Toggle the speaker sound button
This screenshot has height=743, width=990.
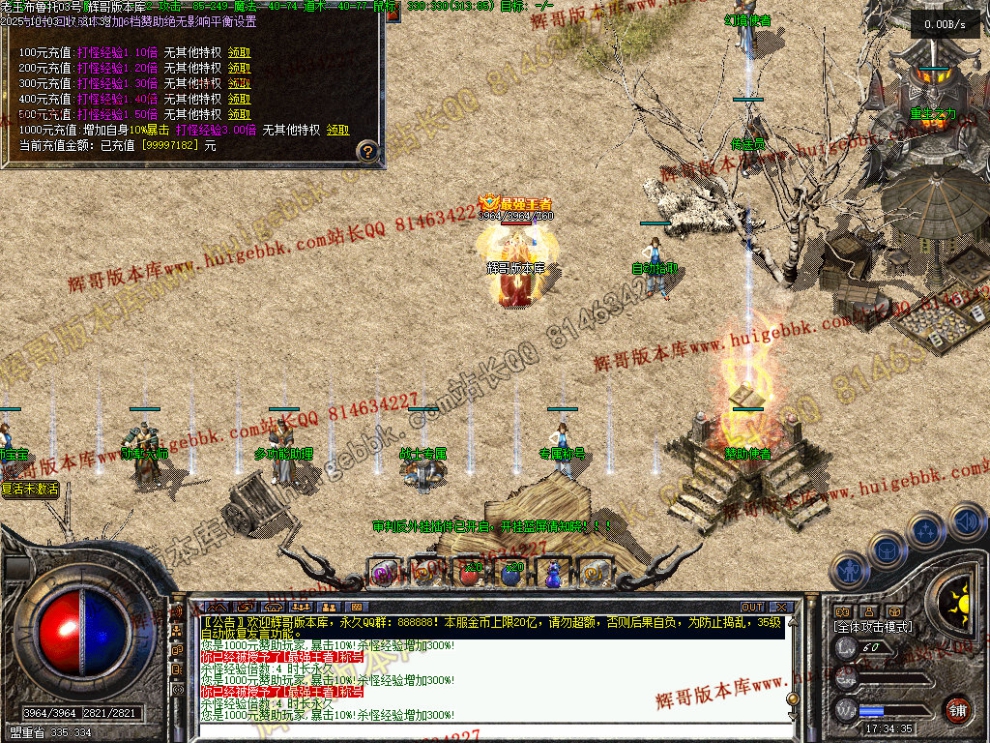tap(967, 522)
